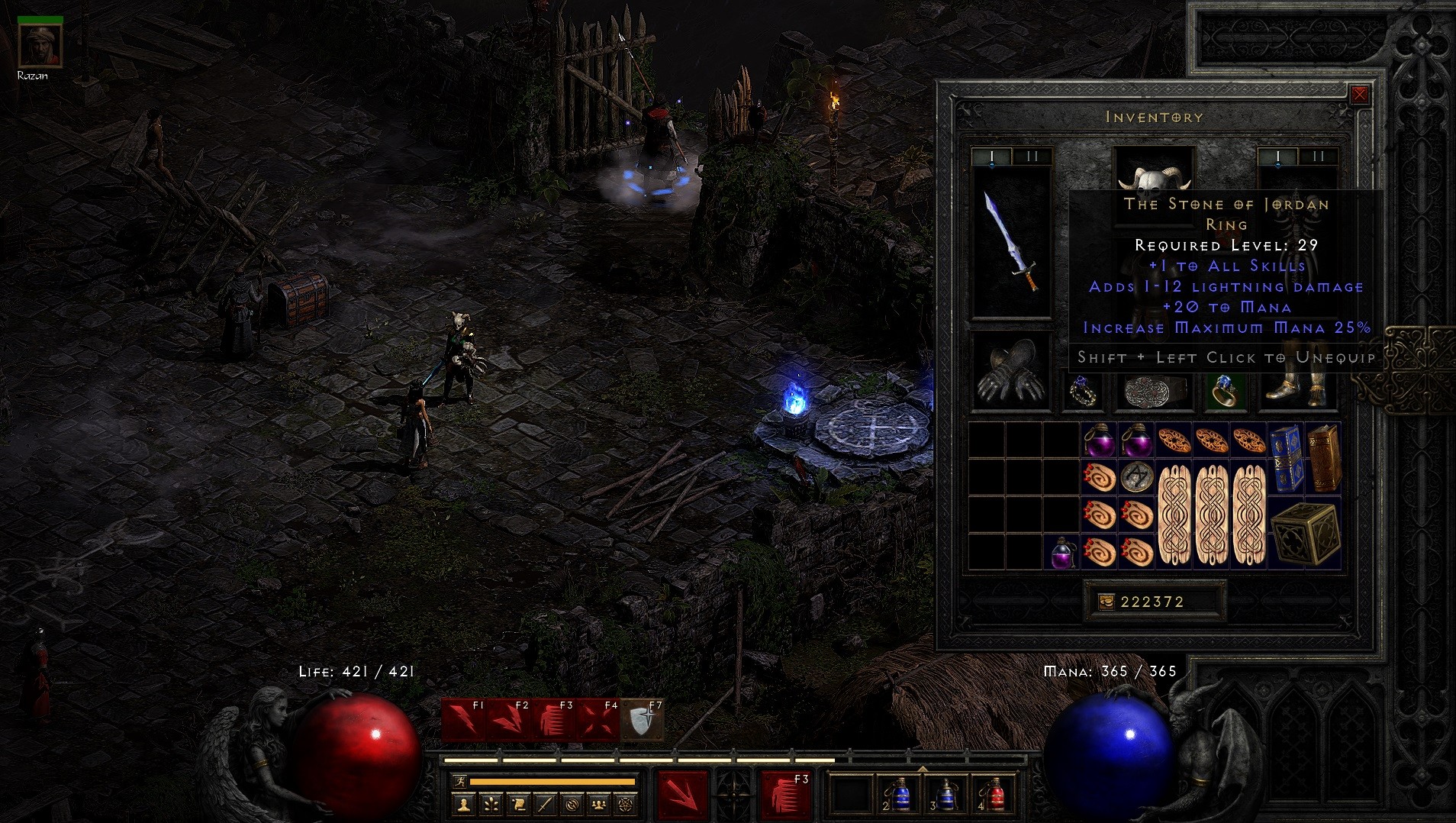Toggle the run/walk button
Screen dimensions: 1456x823
459,781
